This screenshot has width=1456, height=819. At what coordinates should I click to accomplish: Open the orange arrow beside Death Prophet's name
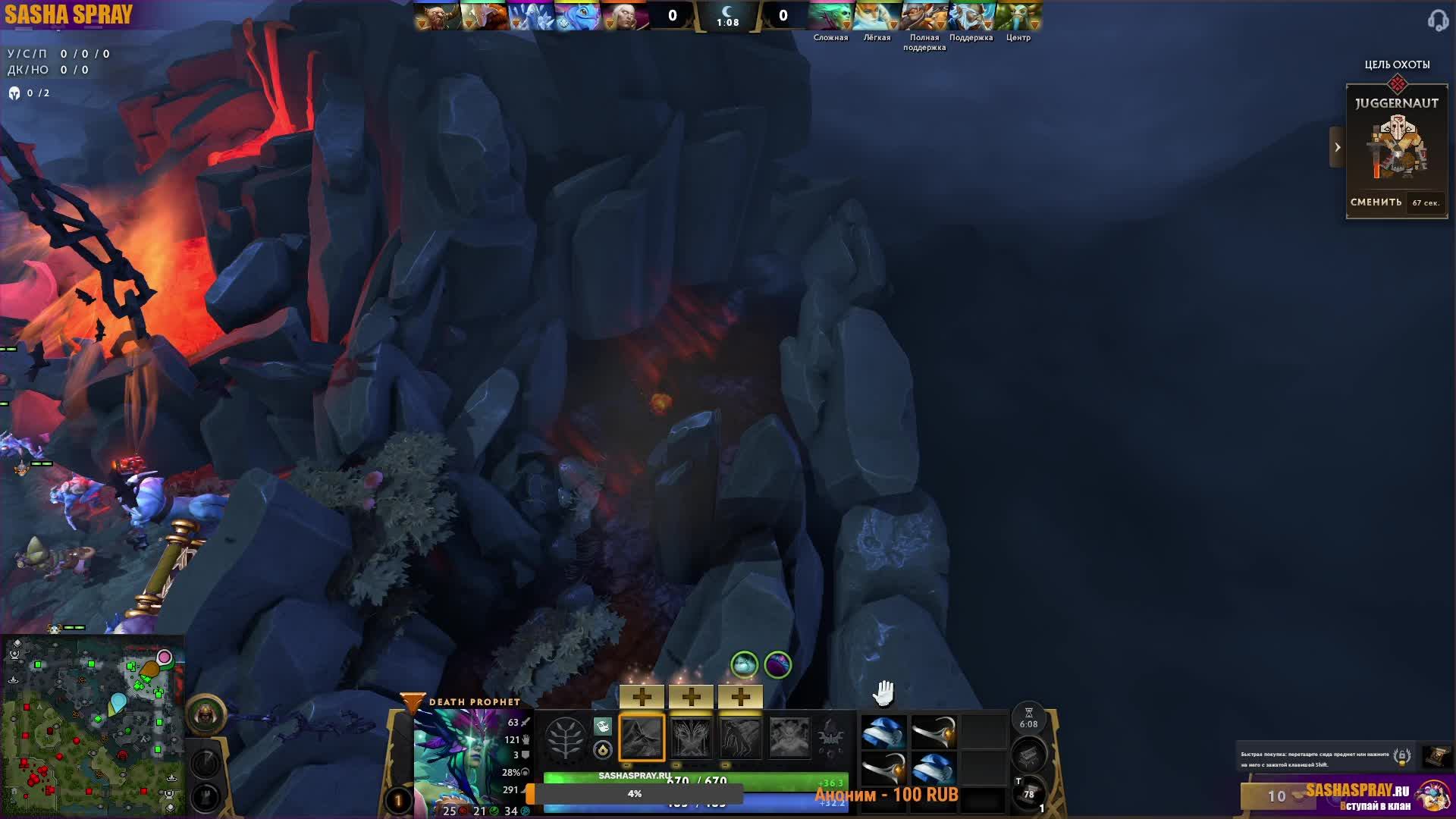[x=412, y=702]
